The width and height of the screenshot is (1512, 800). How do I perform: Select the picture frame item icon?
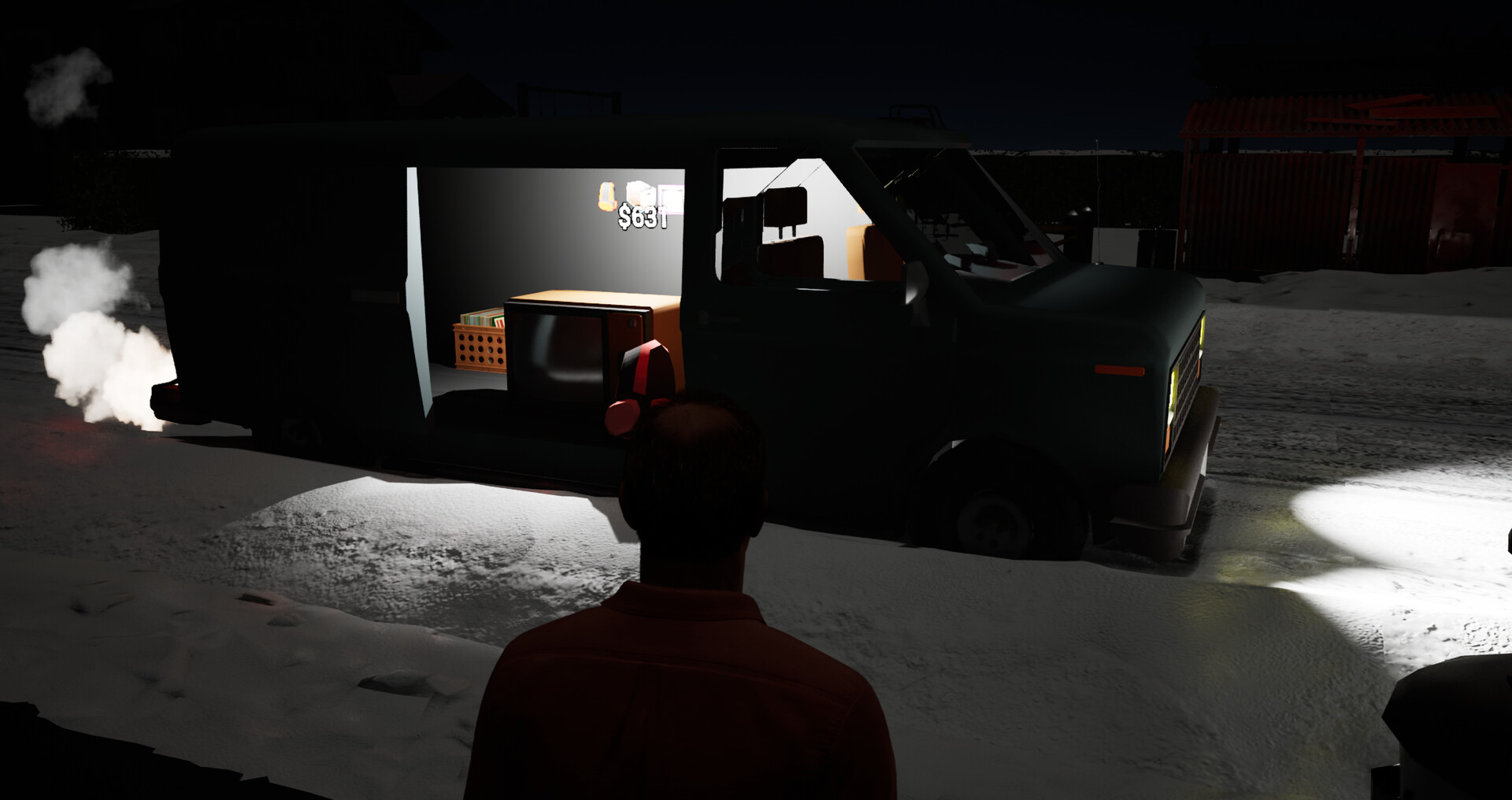[x=669, y=198]
